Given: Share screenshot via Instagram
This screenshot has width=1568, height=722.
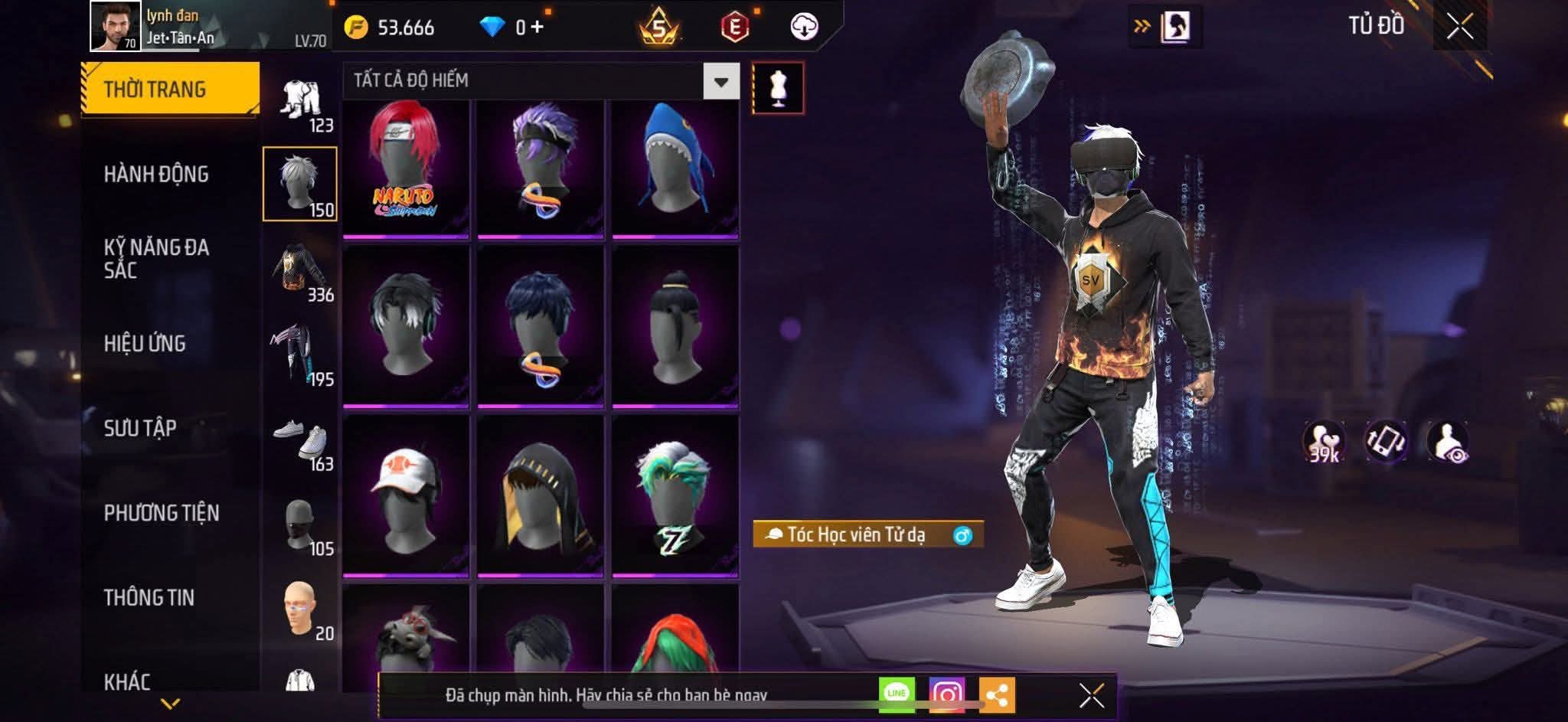Looking at the screenshot, I should coord(946,694).
